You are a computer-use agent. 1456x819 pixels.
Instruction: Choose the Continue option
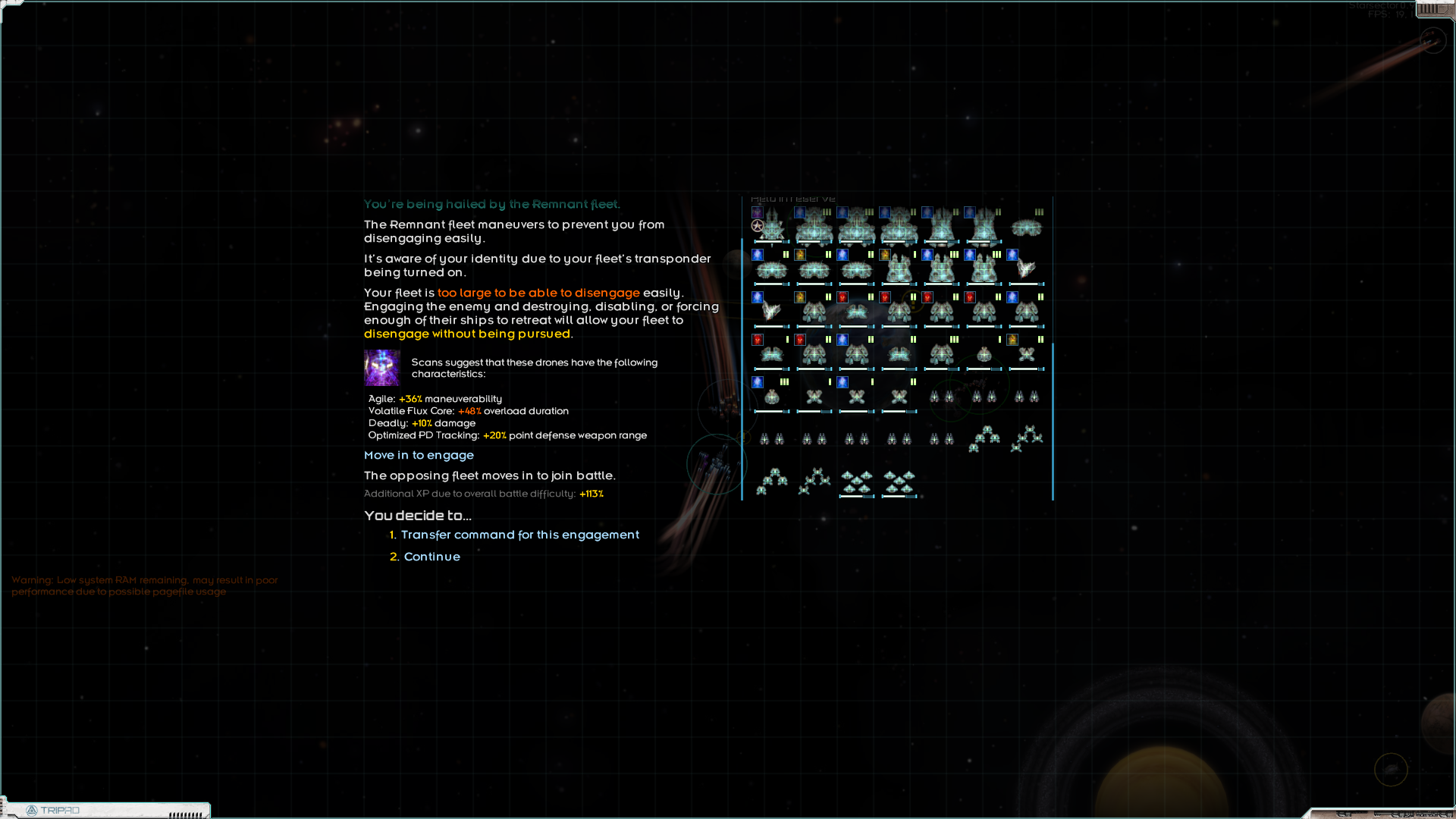point(431,557)
